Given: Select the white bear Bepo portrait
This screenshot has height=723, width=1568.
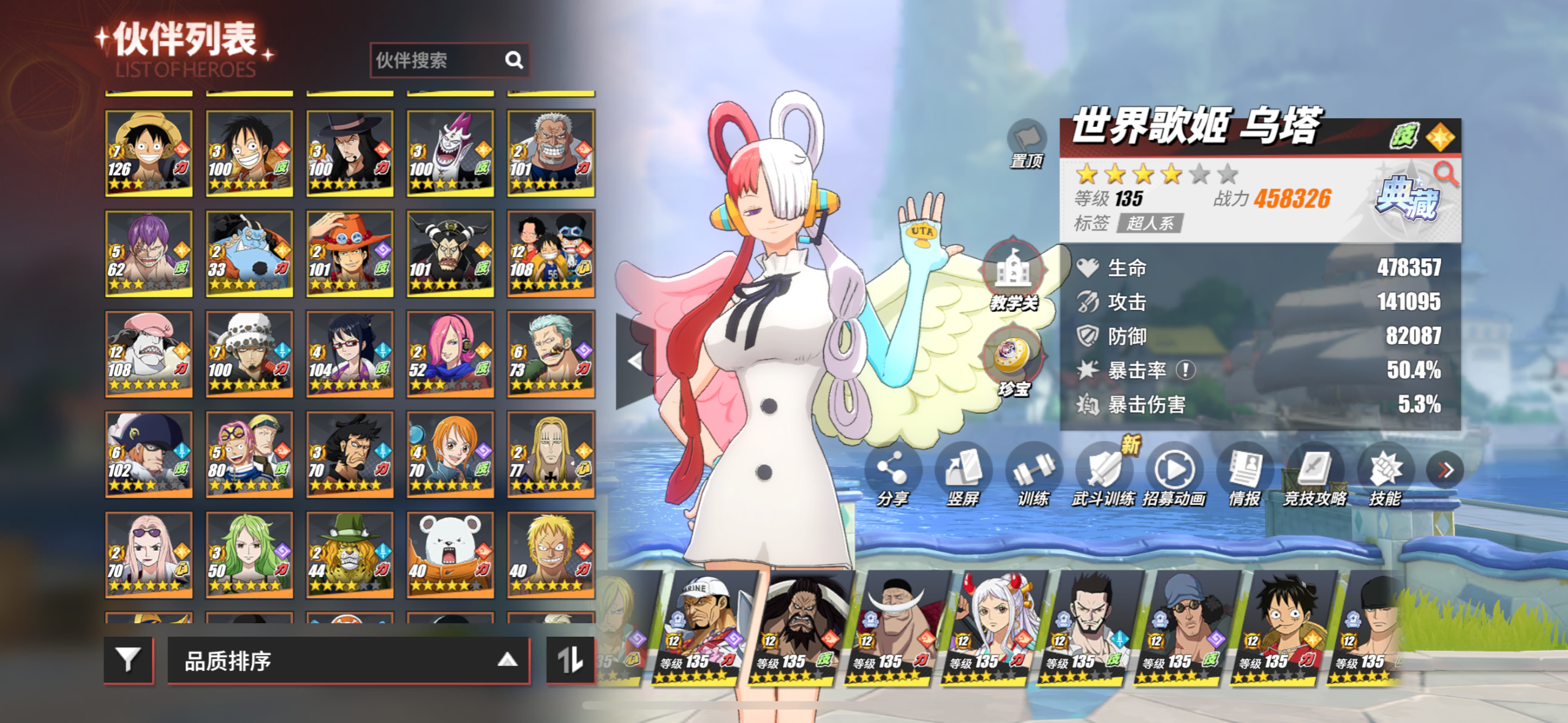Looking at the screenshot, I should (450, 555).
